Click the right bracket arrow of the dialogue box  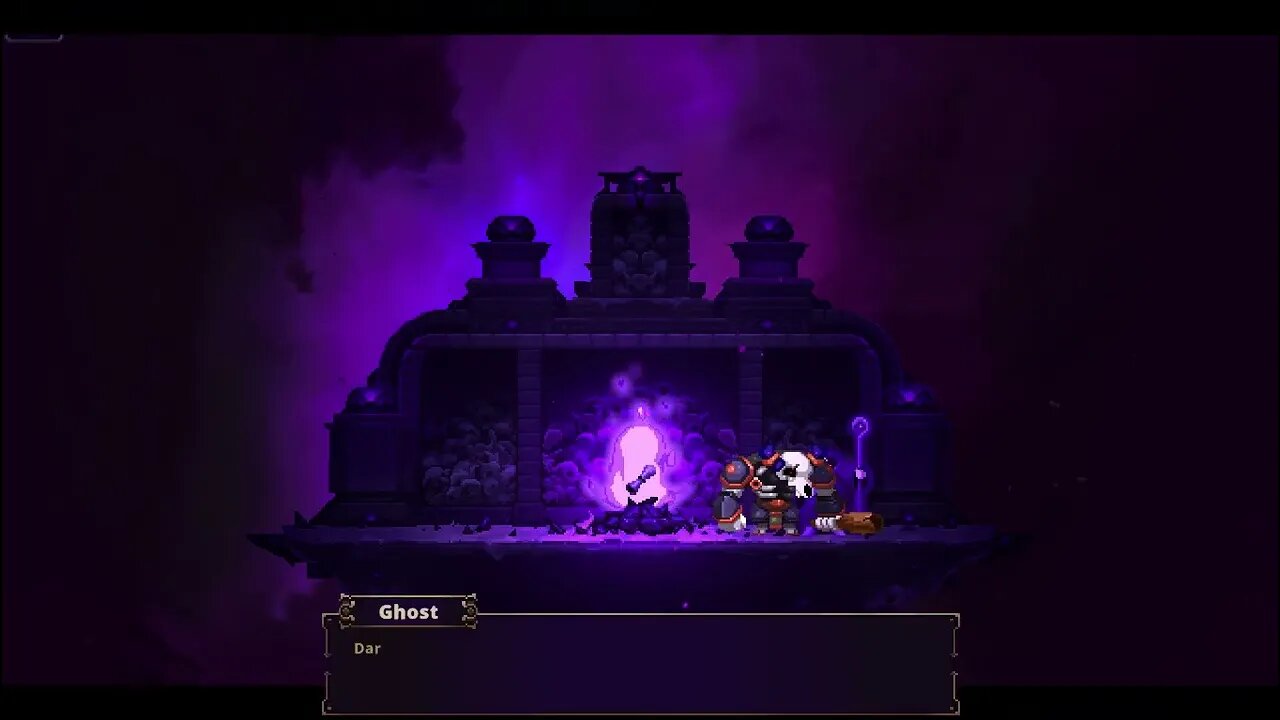click(953, 655)
